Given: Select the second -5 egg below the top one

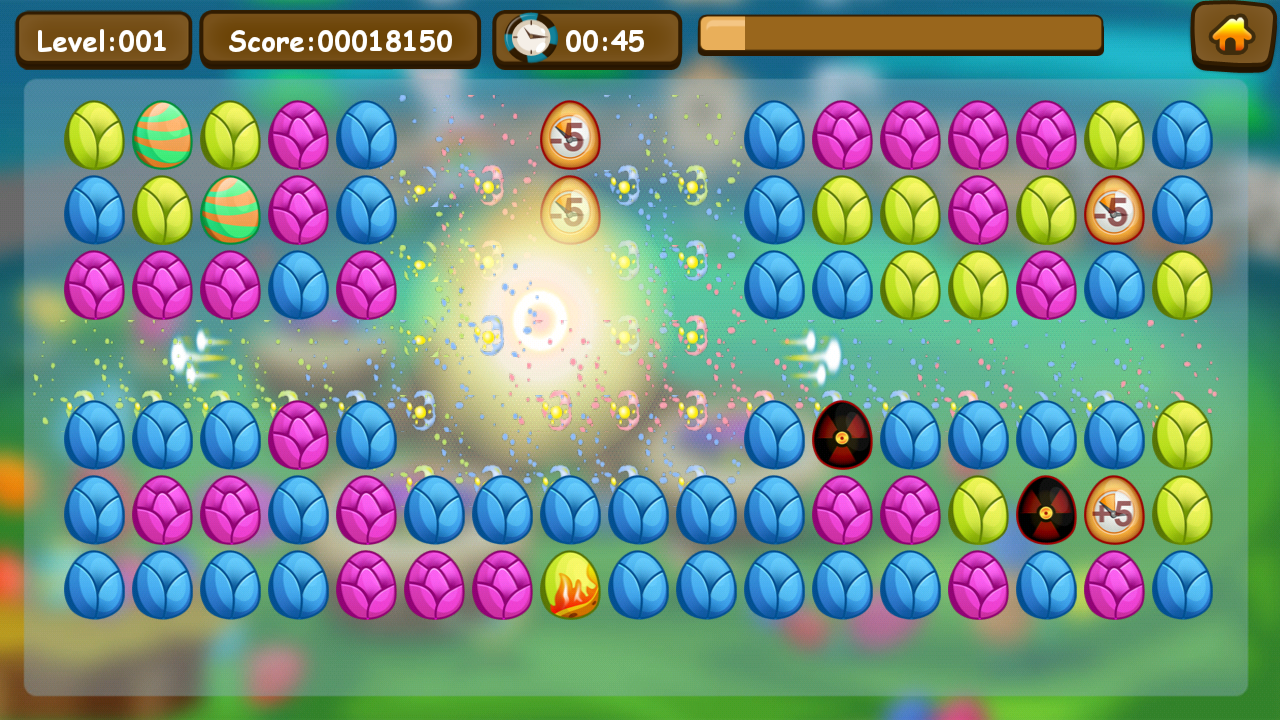Looking at the screenshot, I should [570, 211].
